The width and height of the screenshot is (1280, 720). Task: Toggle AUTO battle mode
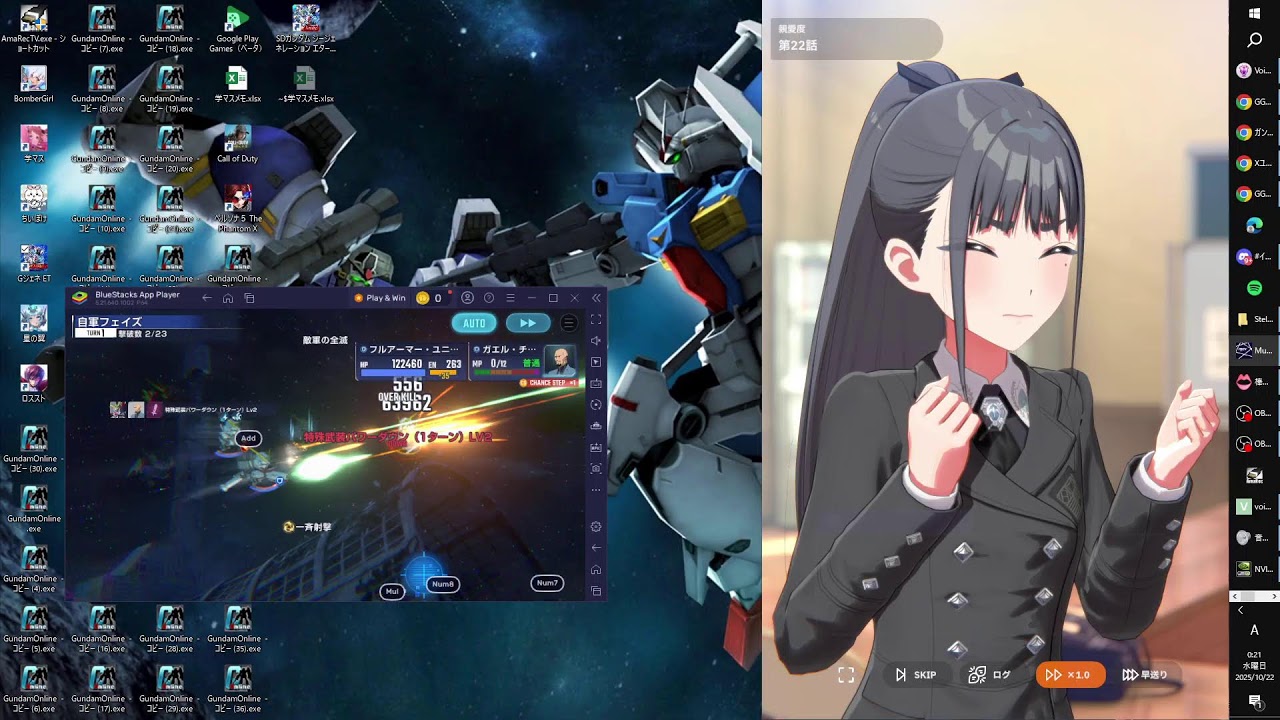click(x=473, y=323)
